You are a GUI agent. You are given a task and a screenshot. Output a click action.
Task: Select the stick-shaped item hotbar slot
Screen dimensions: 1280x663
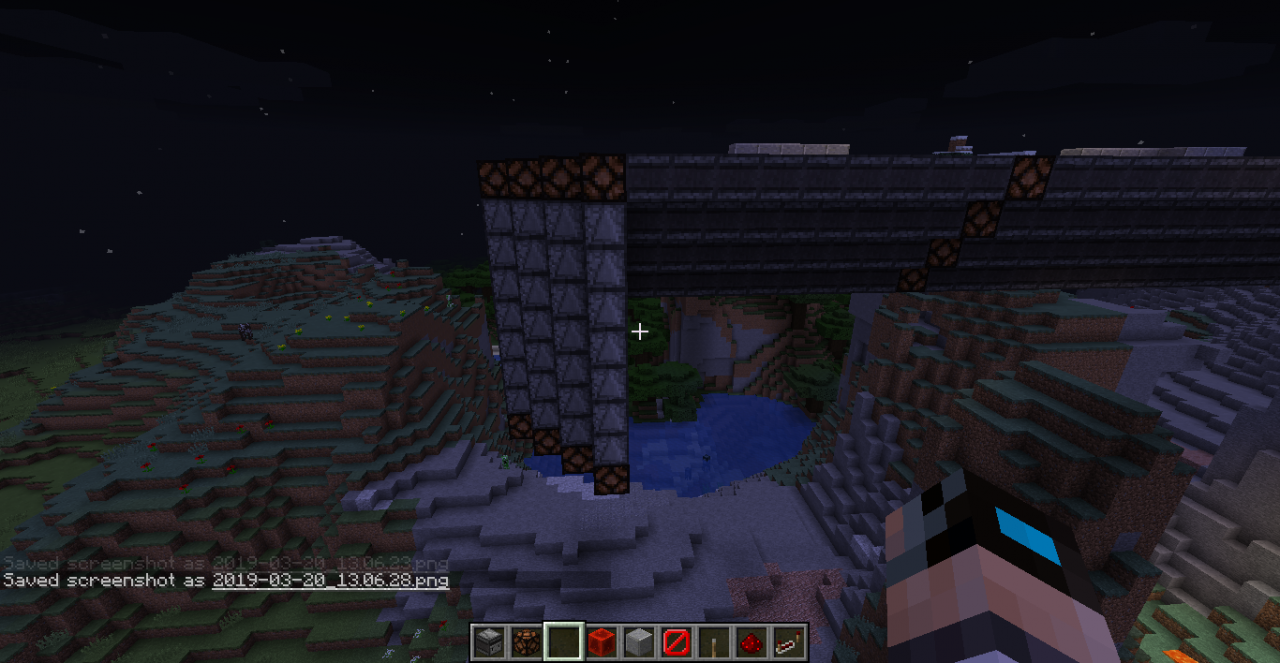click(x=713, y=641)
